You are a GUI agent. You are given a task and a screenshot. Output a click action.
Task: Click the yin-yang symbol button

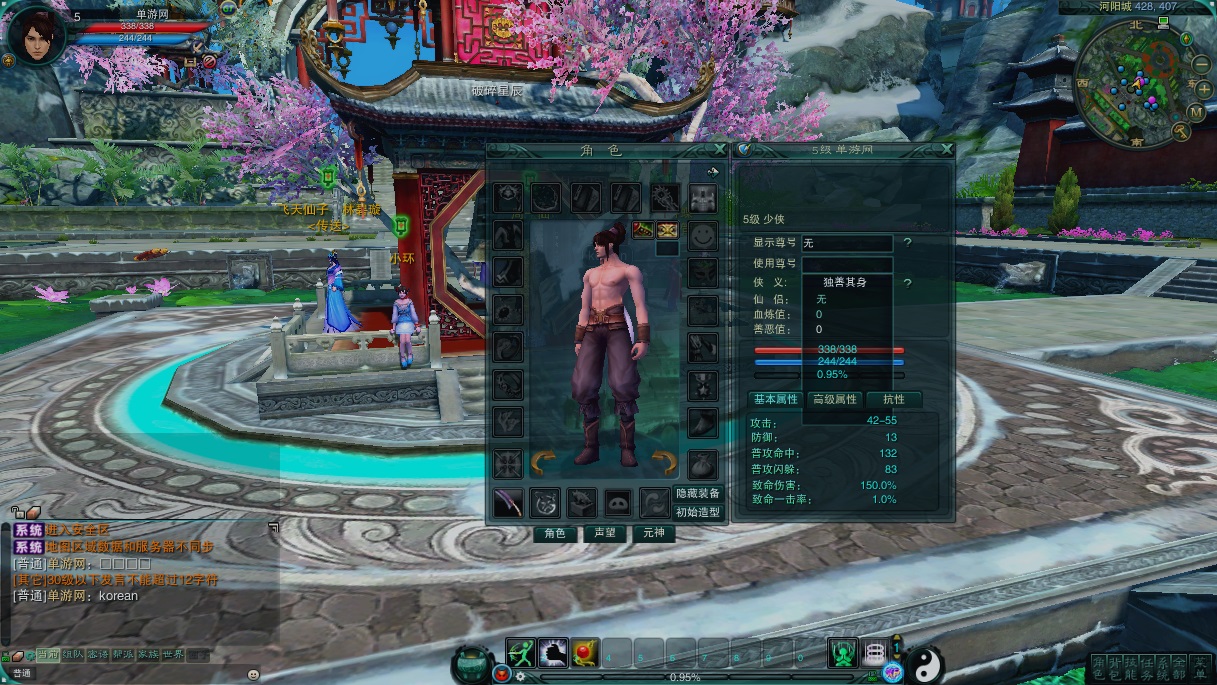[x=926, y=661]
